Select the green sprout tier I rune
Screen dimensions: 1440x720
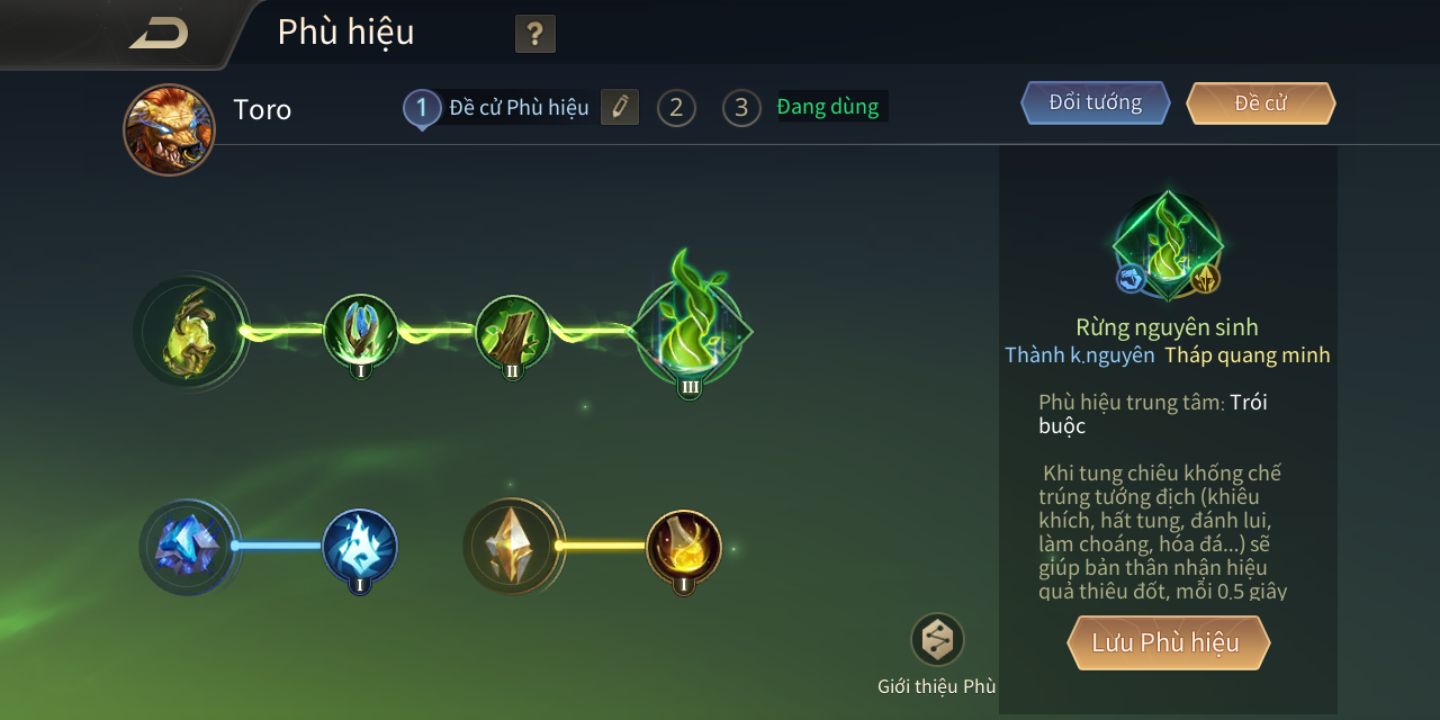click(361, 332)
